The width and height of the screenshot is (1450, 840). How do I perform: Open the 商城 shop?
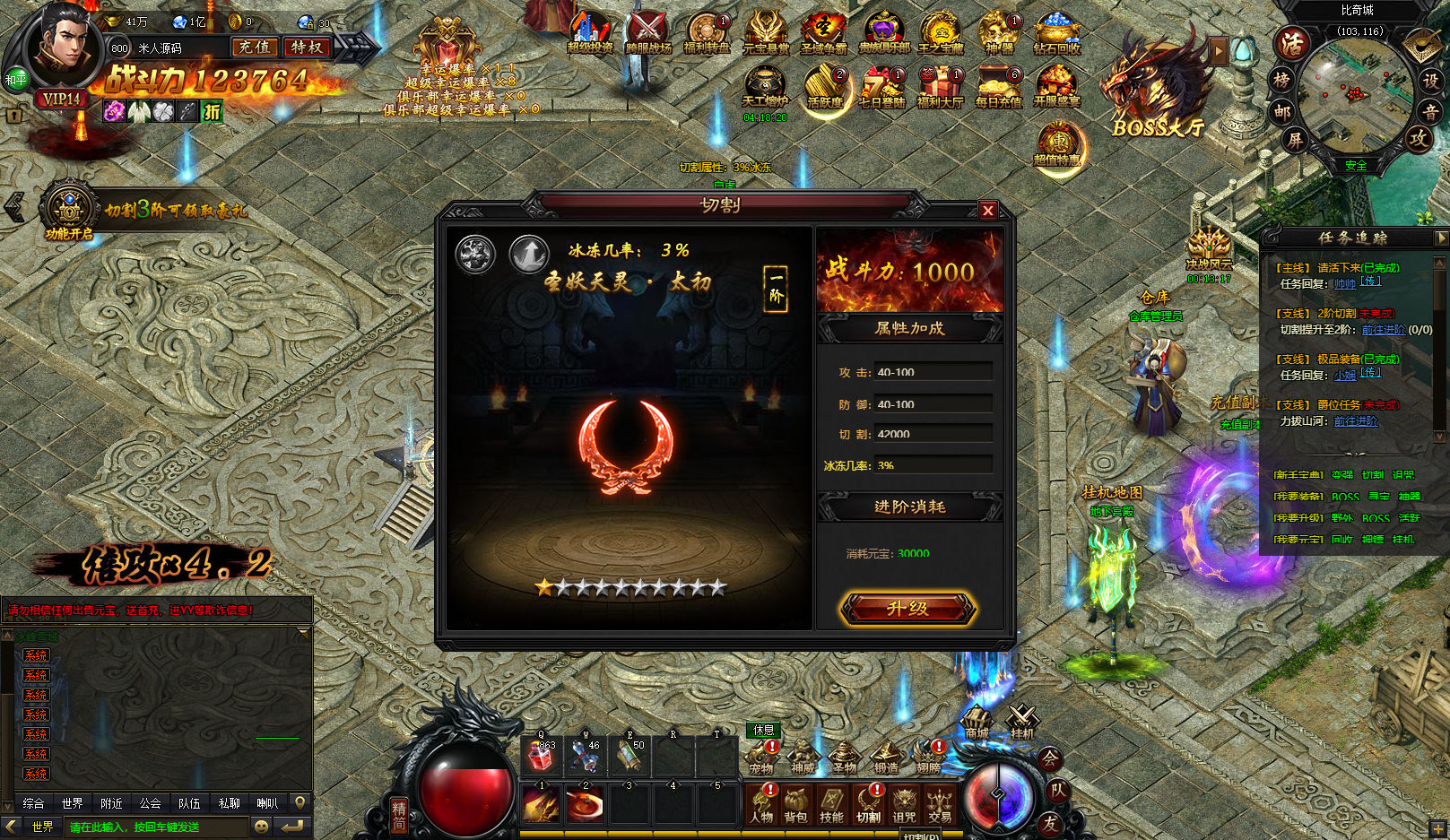point(977,721)
